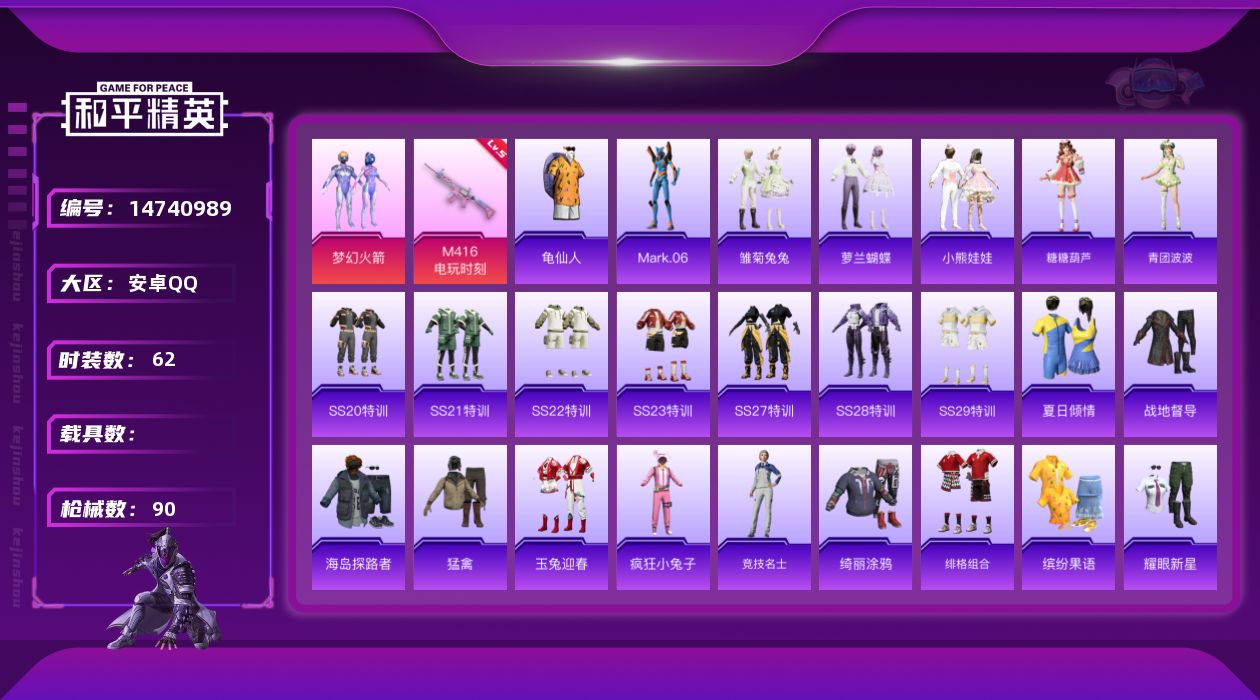Open the 青团波波 outfit tile
Viewport: 1260px width, 700px height.
point(1170,211)
